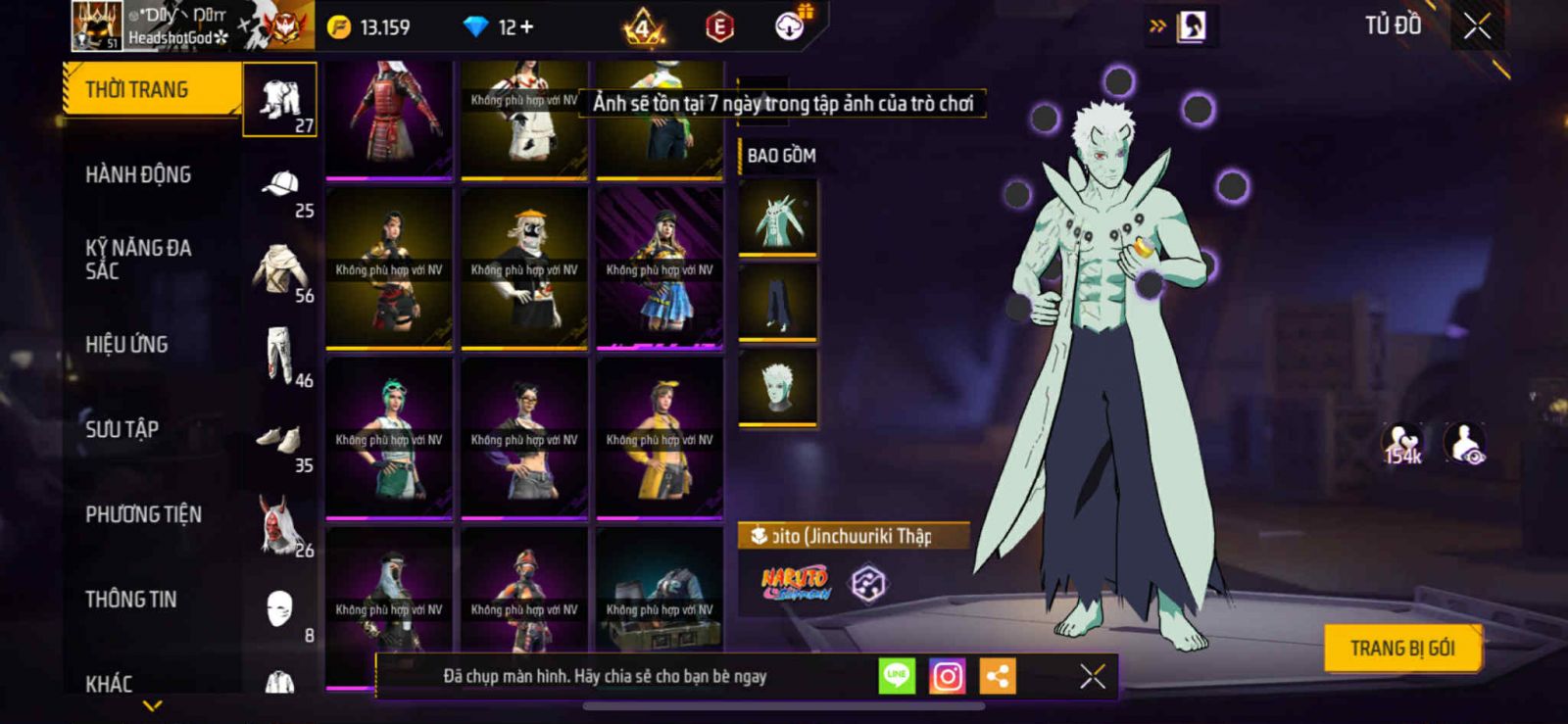Screen dimensions: 1568x724
Task: Open the mask subcategory with 26 items
Action: 279,525
